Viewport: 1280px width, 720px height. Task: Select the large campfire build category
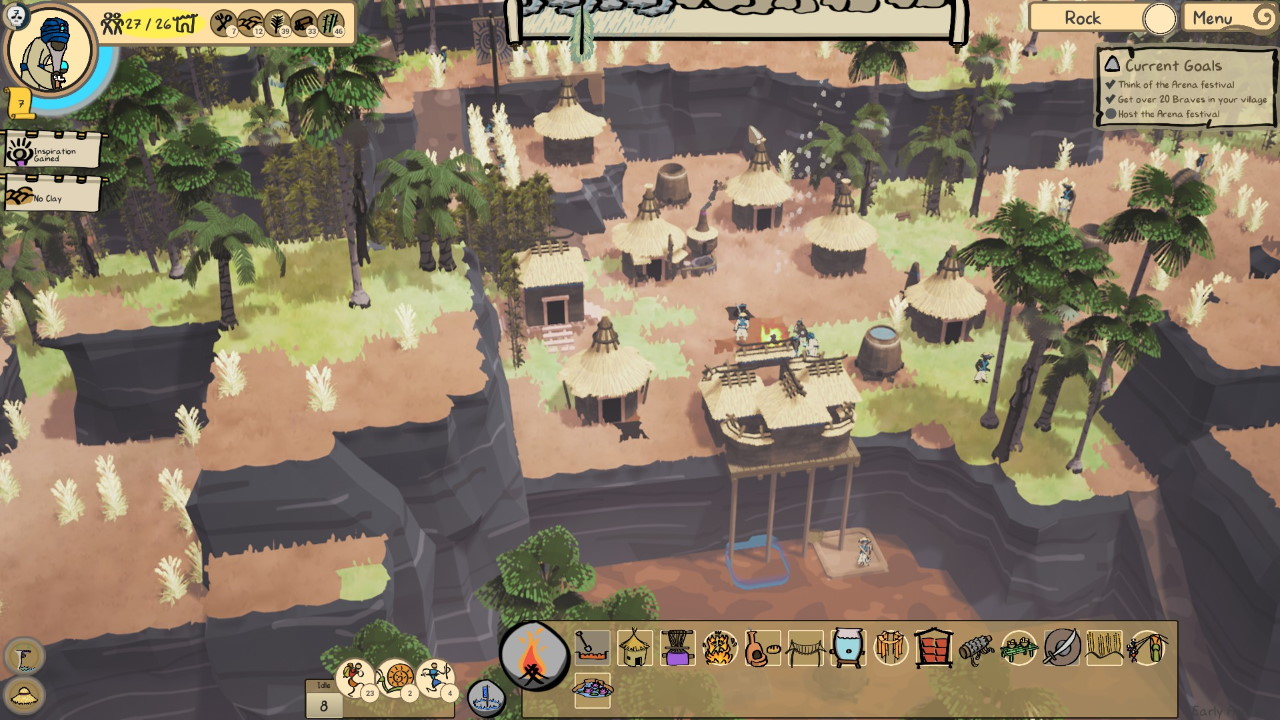point(534,657)
